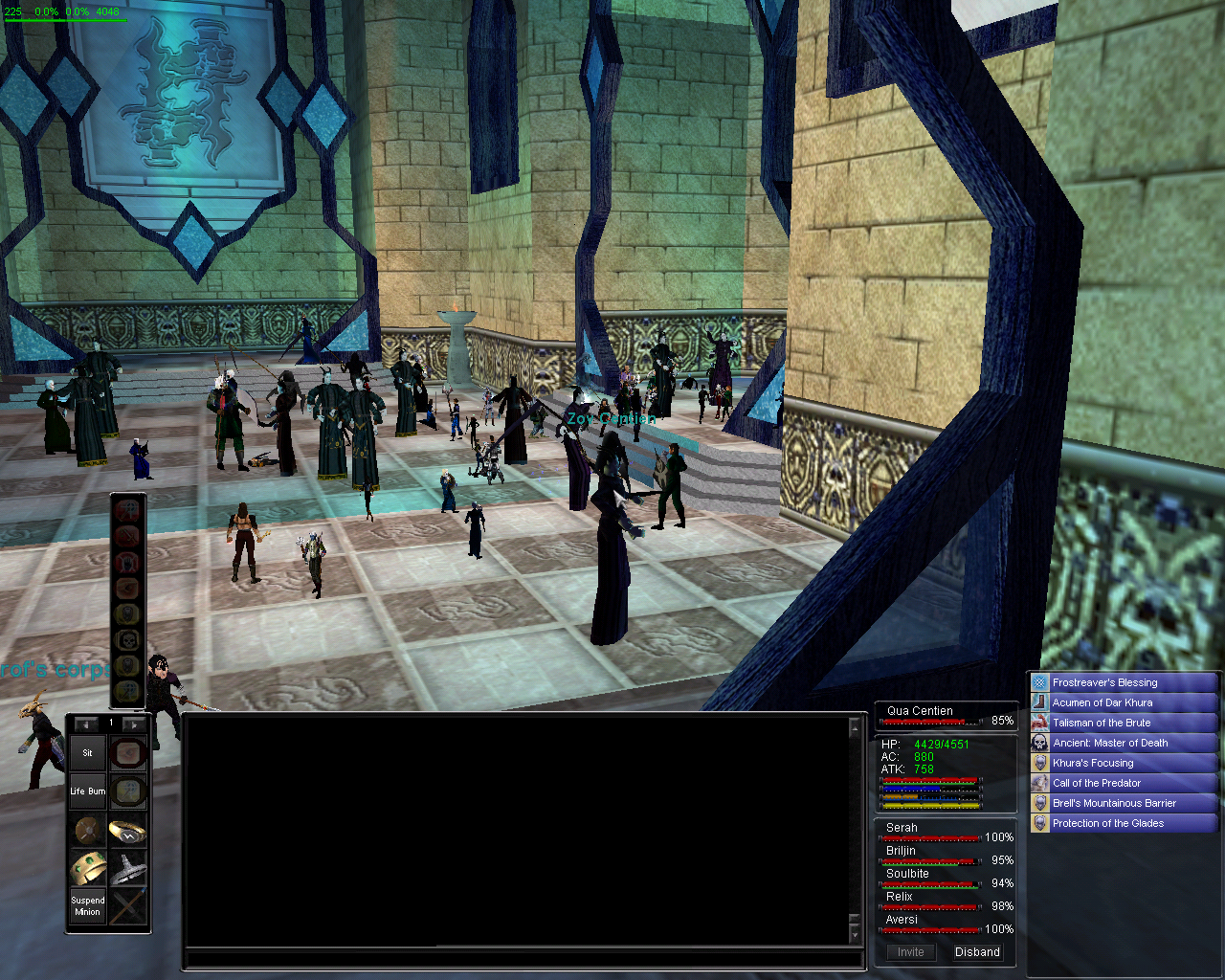Screen dimensions: 1225x980
Task: Go to the previous hotbar page
Action: point(86,724)
